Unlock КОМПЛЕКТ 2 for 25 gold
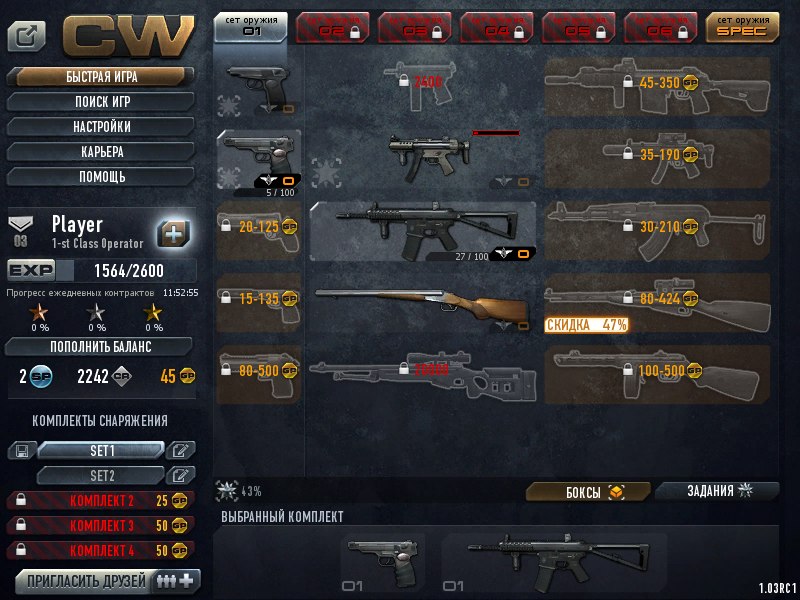The height and width of the screenshot is (600, 800). click(101, 500)
